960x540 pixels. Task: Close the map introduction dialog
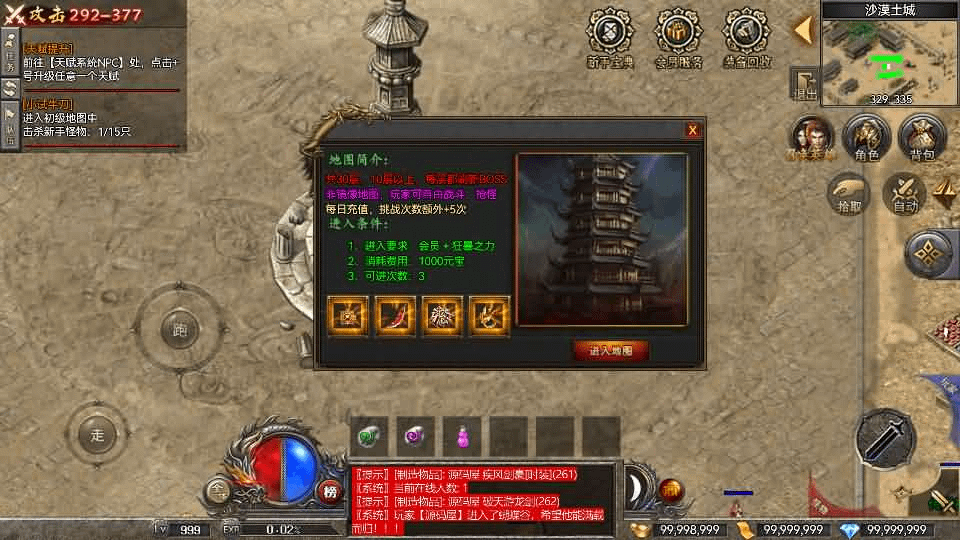click(692, 130)
